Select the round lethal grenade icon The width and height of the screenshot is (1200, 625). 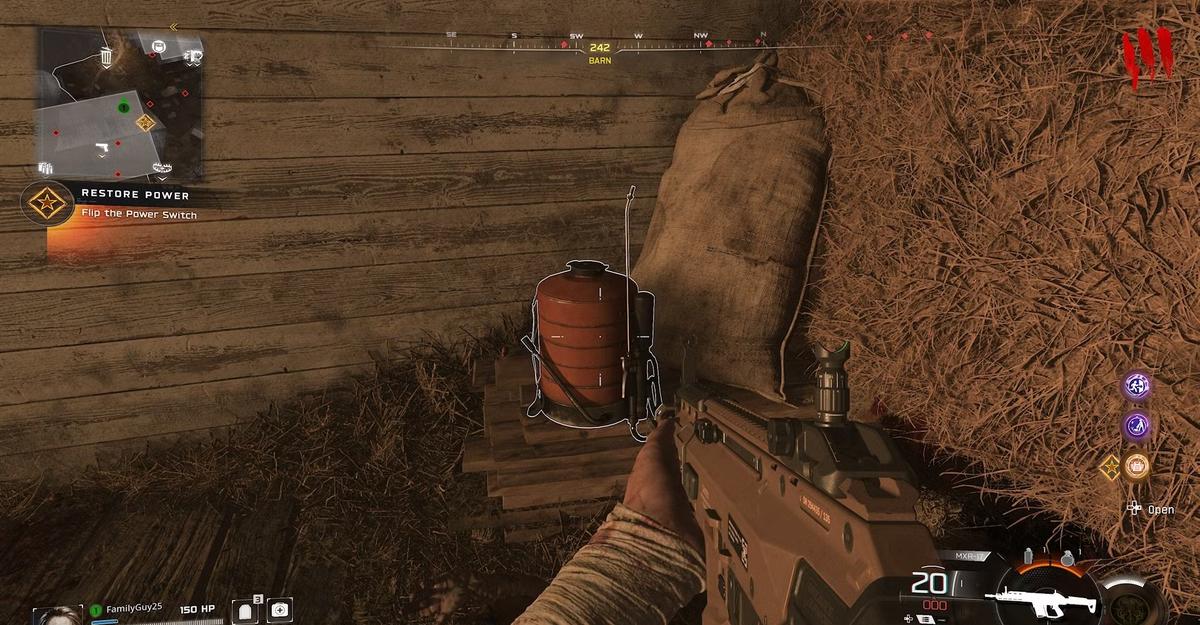tap(1067, 557)
